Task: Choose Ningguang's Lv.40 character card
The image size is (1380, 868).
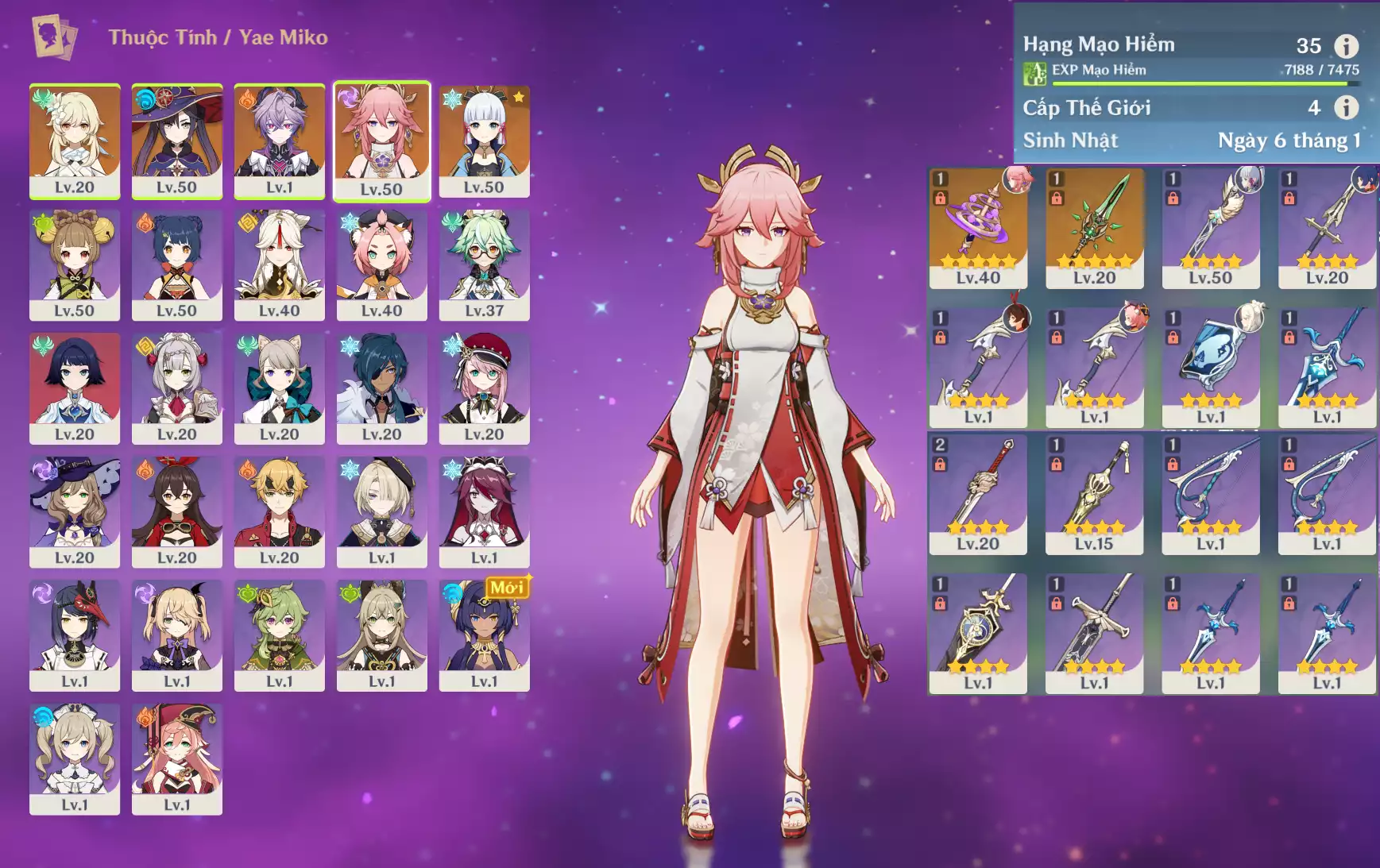Action: pos(279,264)
